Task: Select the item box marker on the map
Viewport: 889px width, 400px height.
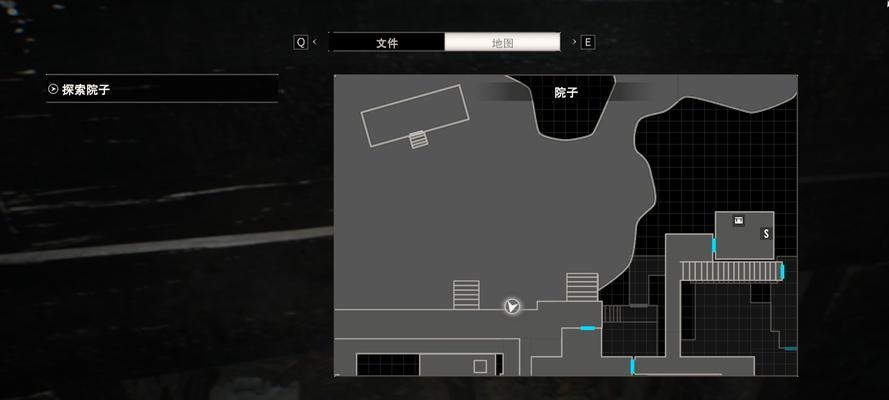Action: (739, 220)
